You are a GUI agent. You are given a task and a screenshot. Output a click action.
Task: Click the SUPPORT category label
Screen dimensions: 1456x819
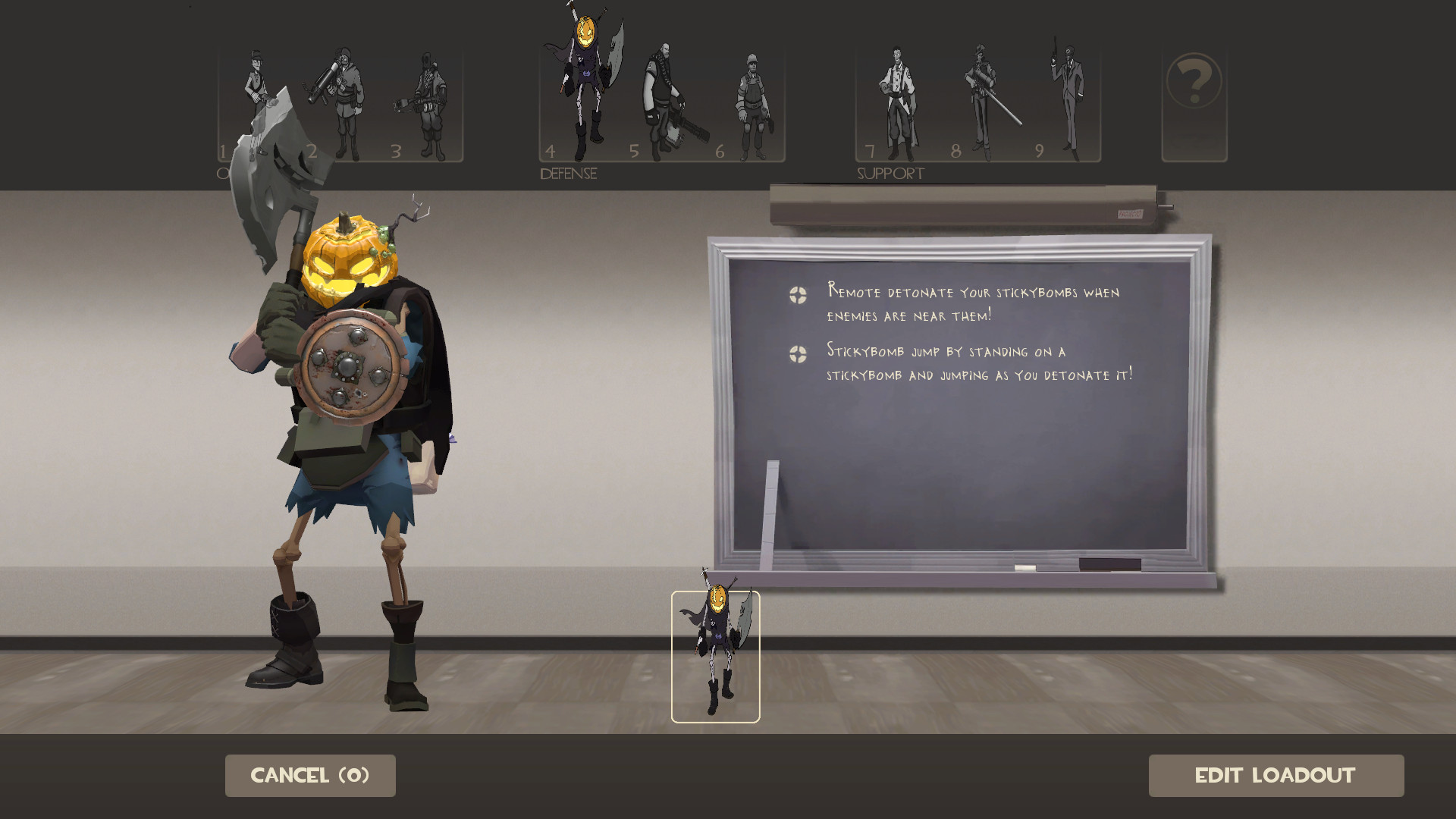890,173
